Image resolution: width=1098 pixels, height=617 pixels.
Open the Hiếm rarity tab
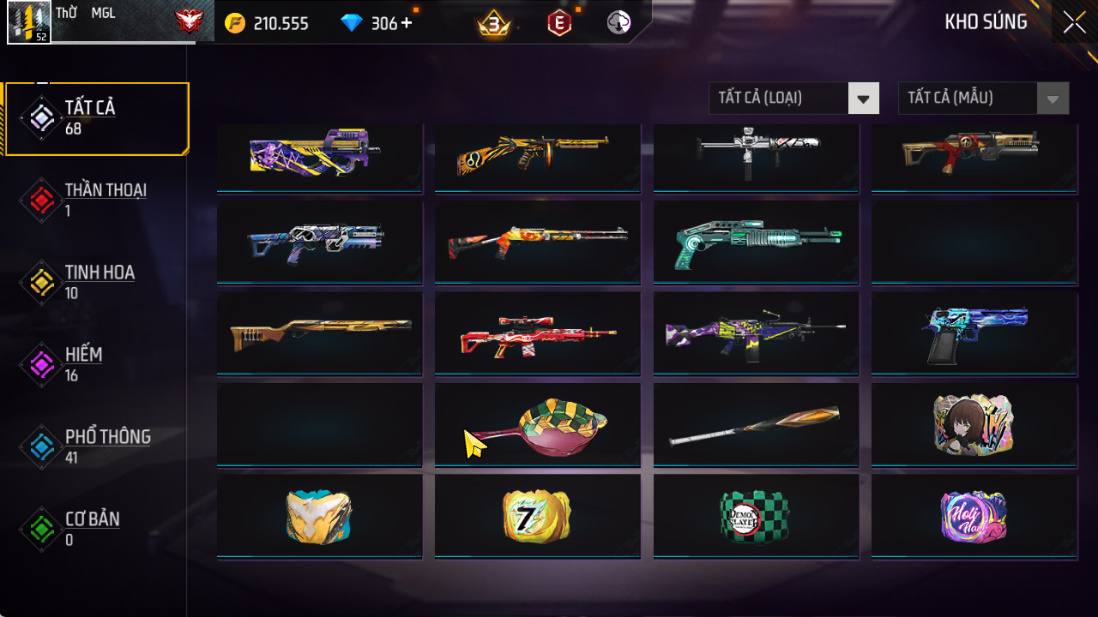[x=96, y=364]
